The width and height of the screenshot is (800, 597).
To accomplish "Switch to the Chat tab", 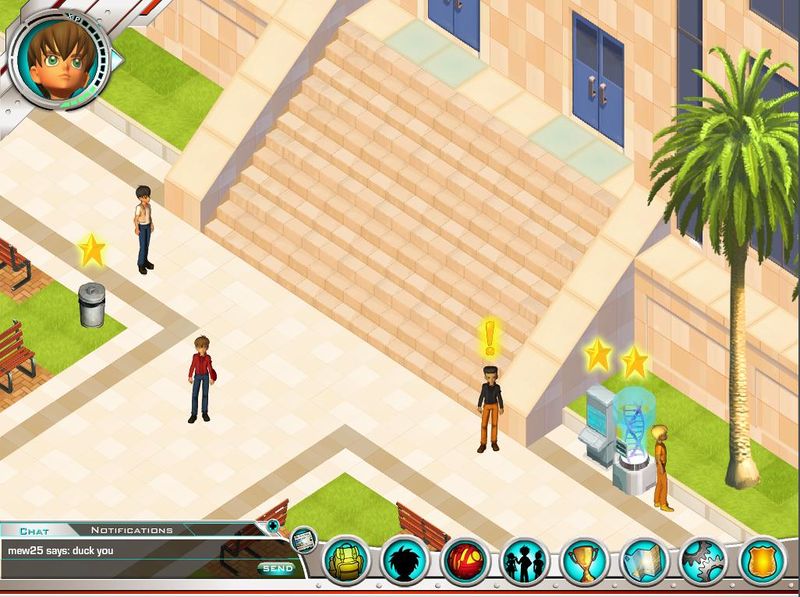I will (35, 531).
